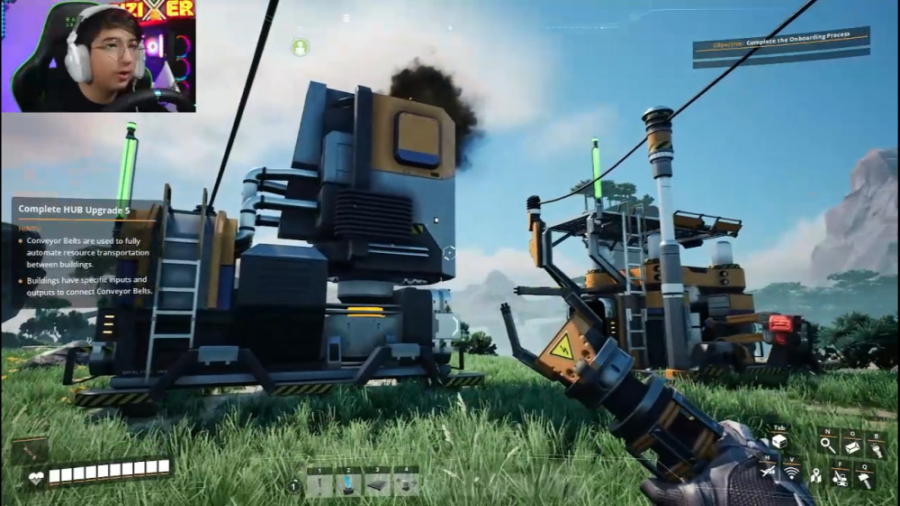Open the build menu hammer icon
The width and height of the screenshot is (900, 506).
click(x=864, y=477)
